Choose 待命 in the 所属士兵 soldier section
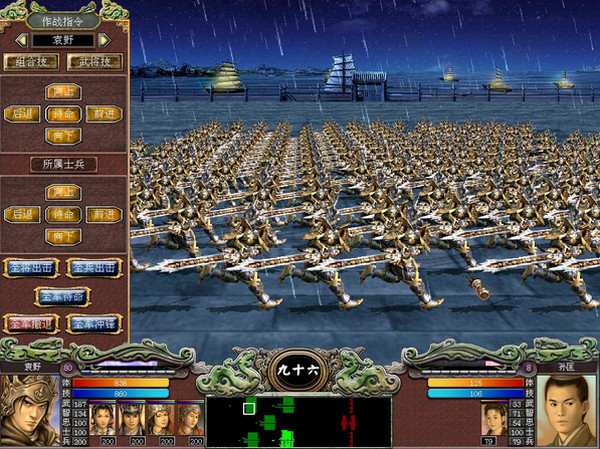600x449 pixels. (x=62, y=214)
